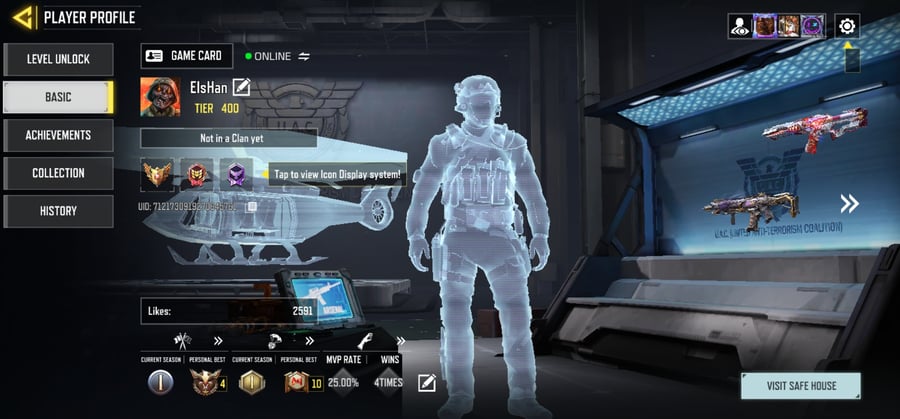Edit the ElsHan player name
Image resolution: width=900 pixels, height=419 pixels.
241,88
